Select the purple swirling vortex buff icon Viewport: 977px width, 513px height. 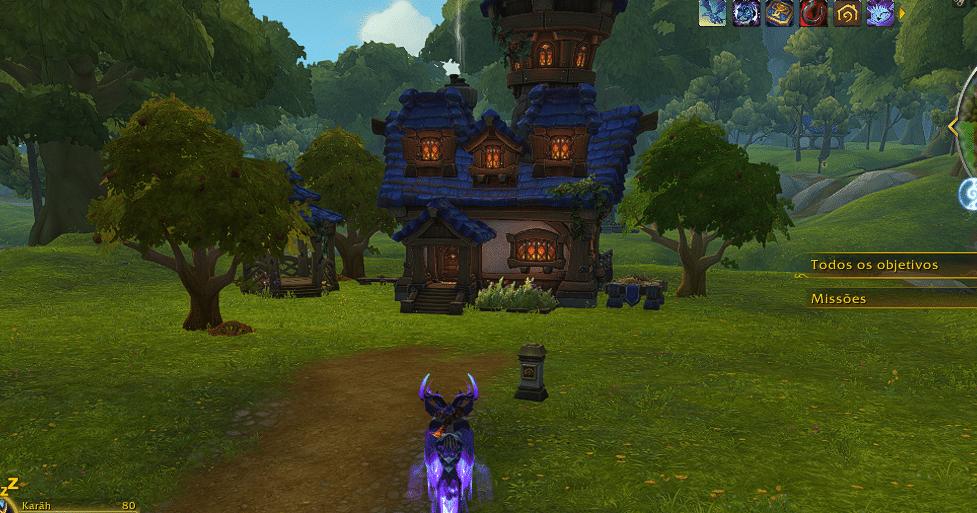746,12
